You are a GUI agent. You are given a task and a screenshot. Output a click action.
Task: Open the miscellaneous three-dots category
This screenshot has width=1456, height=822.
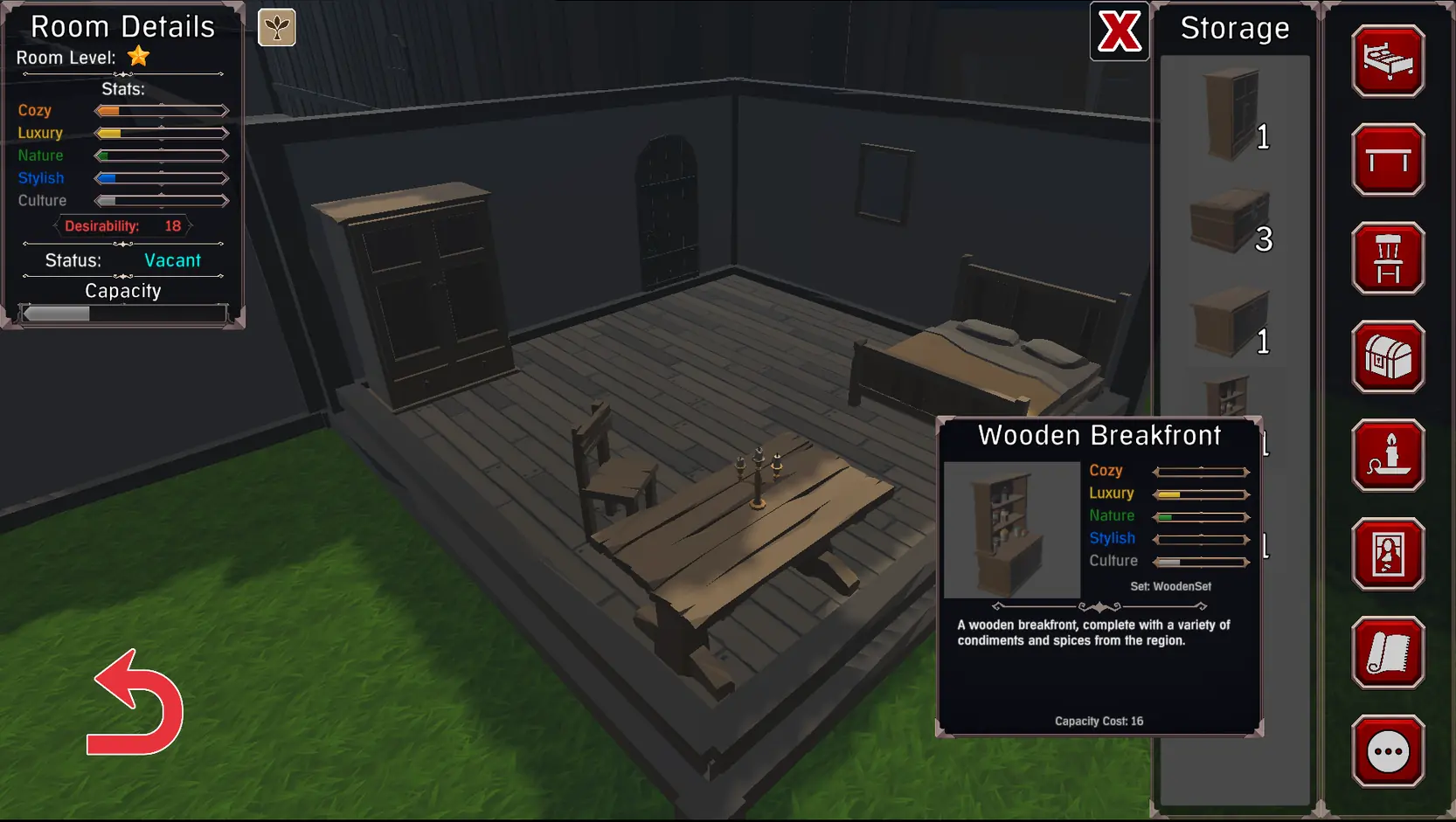pyautogui.click(x=1388, y=751)
